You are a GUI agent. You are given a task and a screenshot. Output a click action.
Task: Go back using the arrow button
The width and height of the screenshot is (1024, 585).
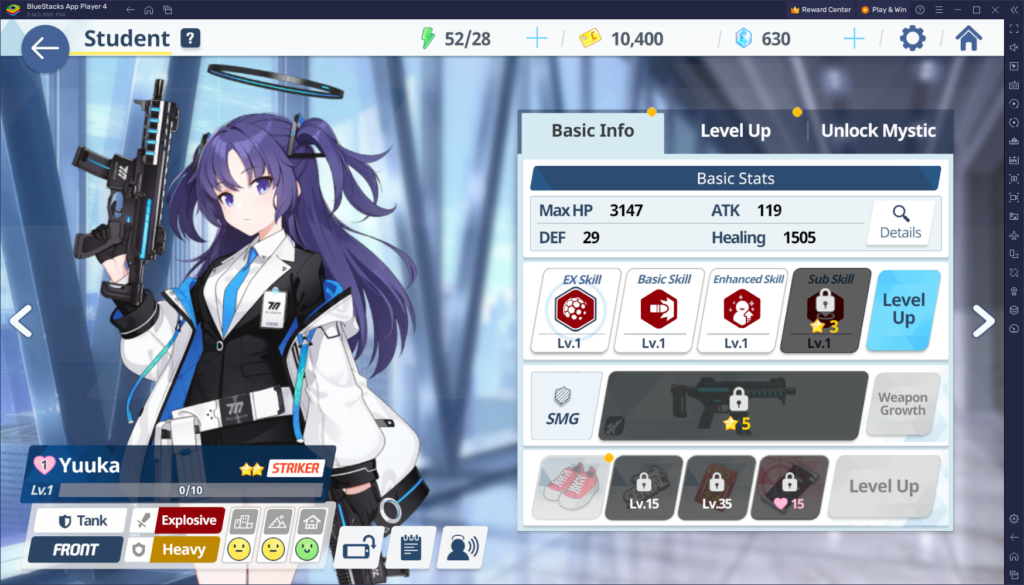pos(44,49)
